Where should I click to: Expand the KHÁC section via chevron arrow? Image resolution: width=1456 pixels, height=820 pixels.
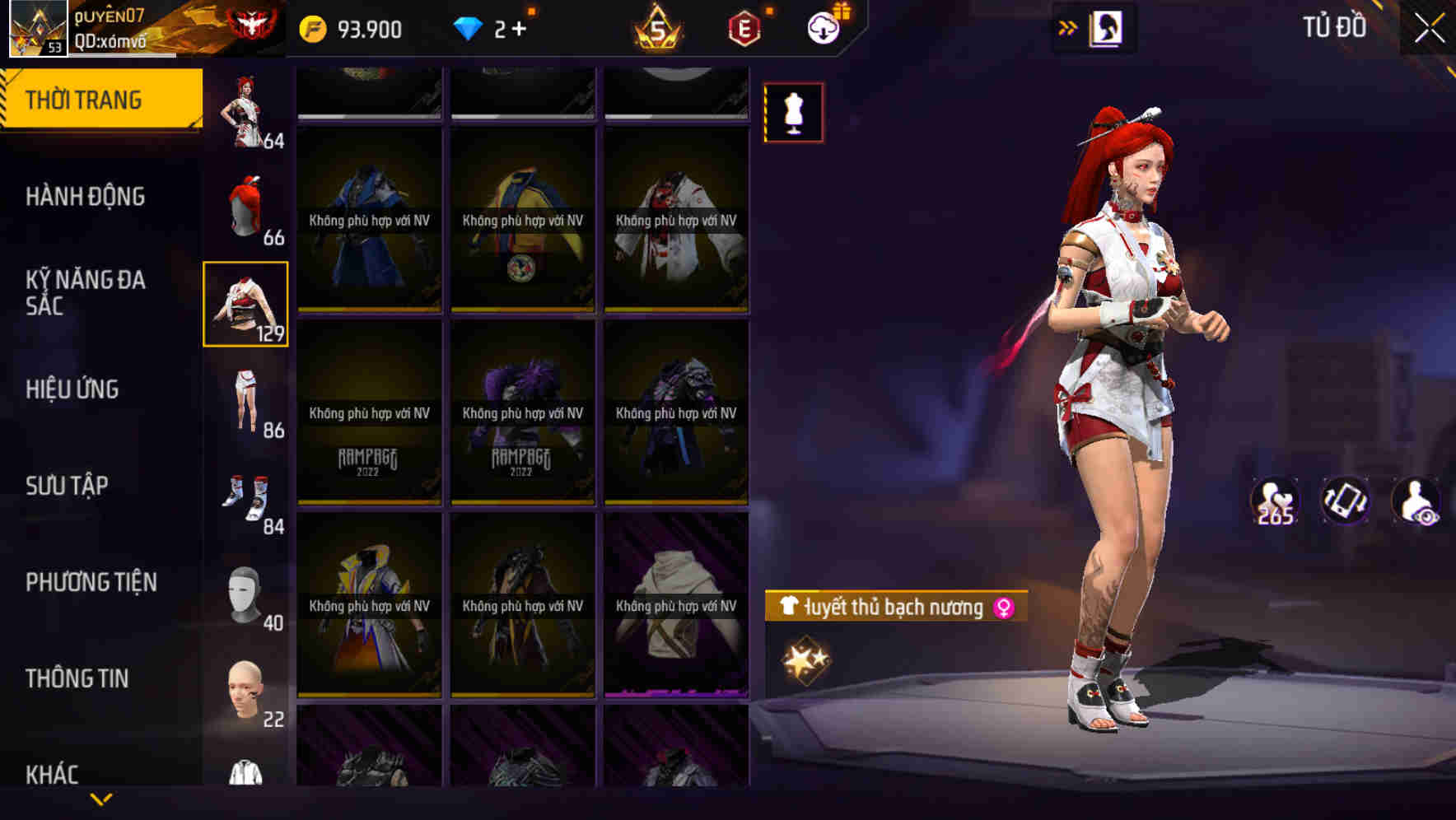(101, 797)
